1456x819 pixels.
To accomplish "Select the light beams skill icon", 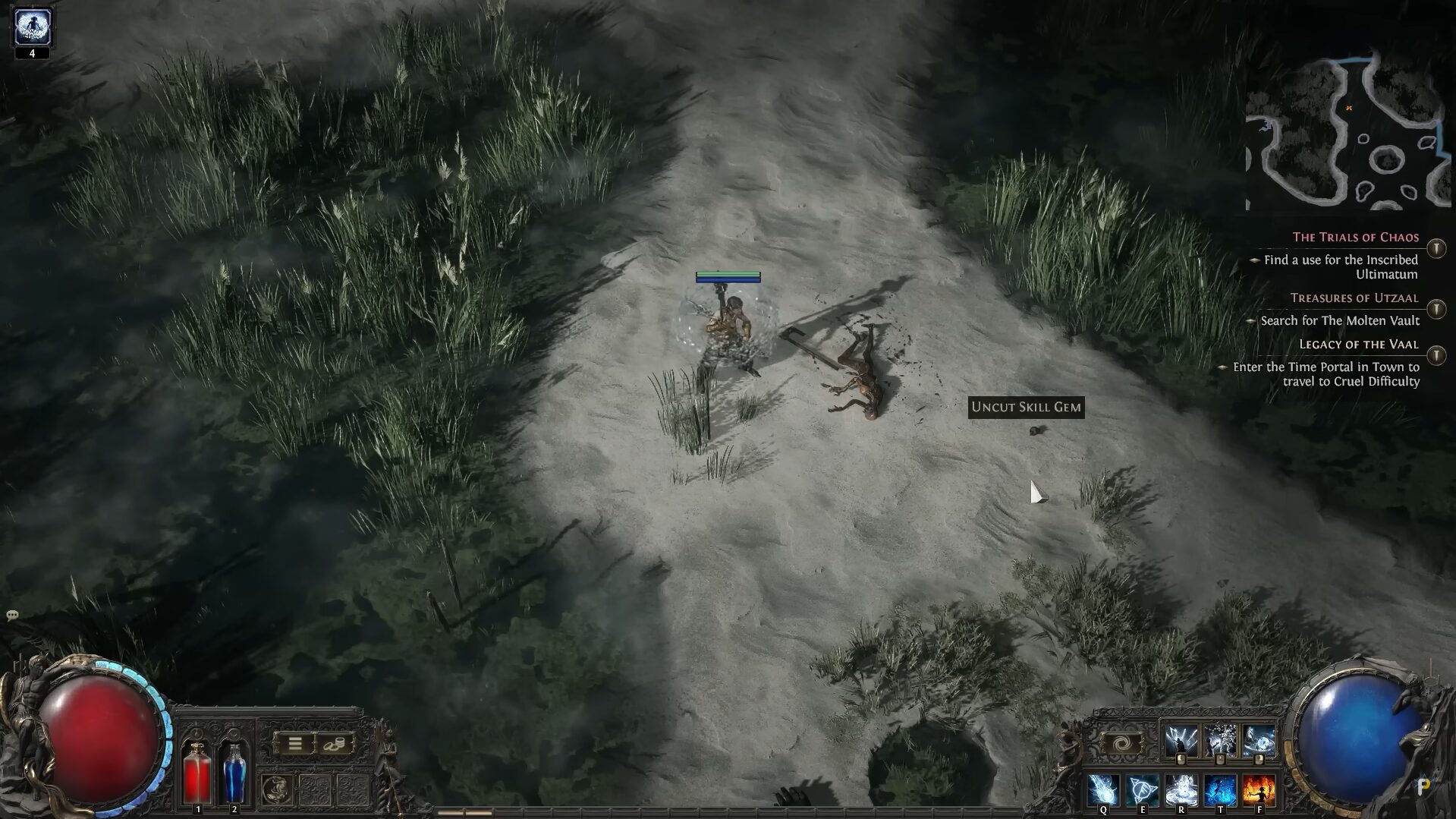I will click(x=1181, y=741).
